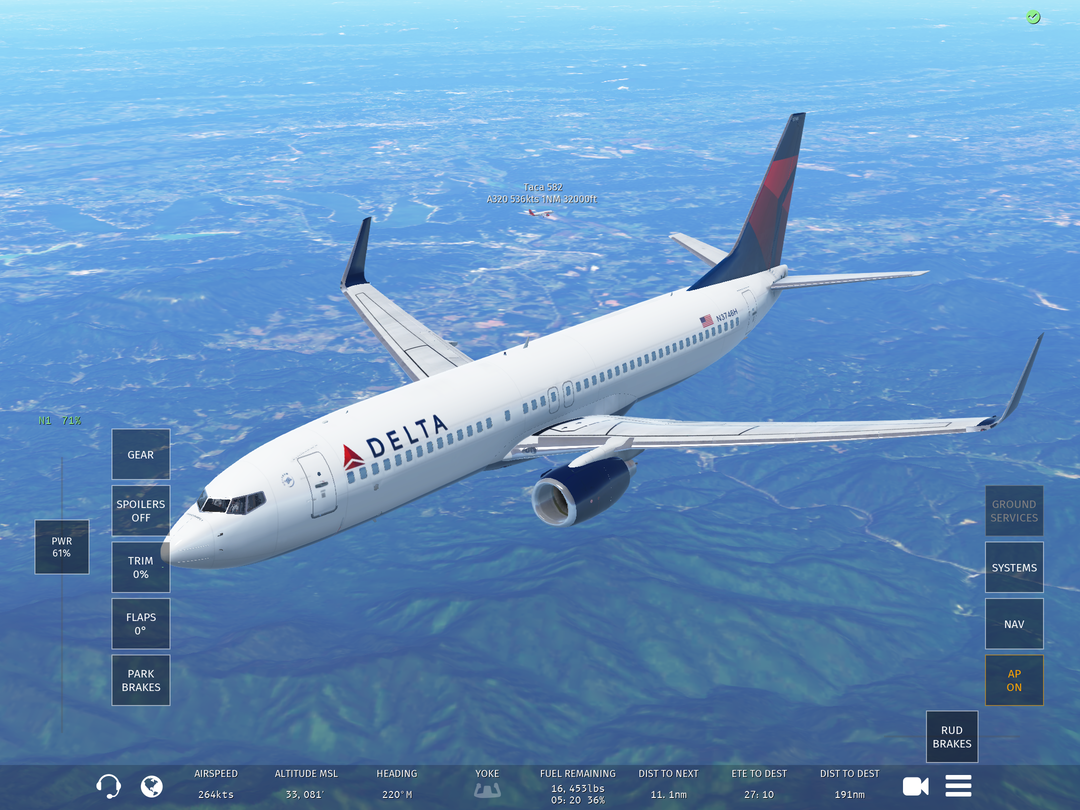Toggle the GEAR button
The image size is (1080, 810).
click(141, 455)
